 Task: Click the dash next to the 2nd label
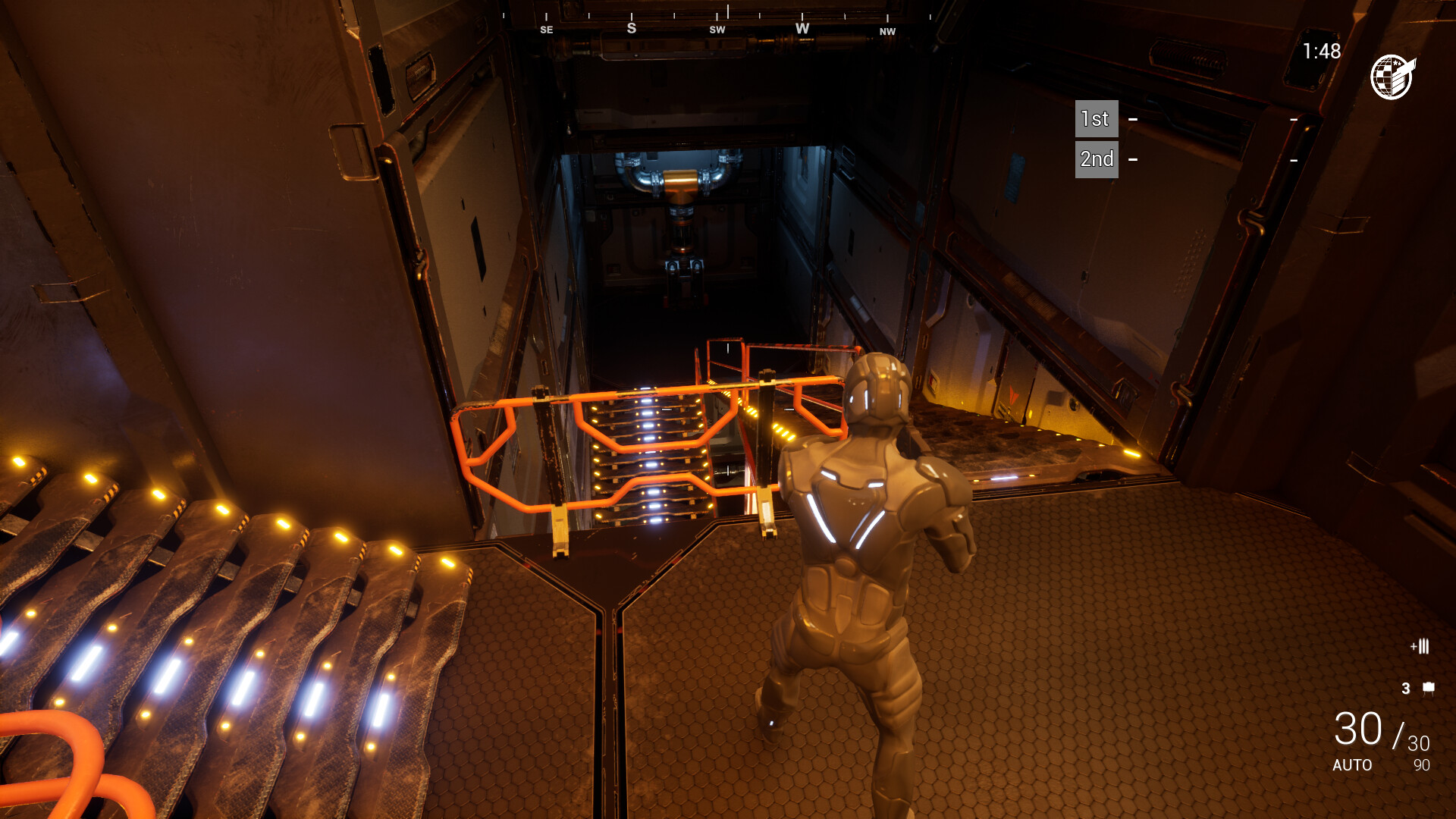coord(1132,159)
